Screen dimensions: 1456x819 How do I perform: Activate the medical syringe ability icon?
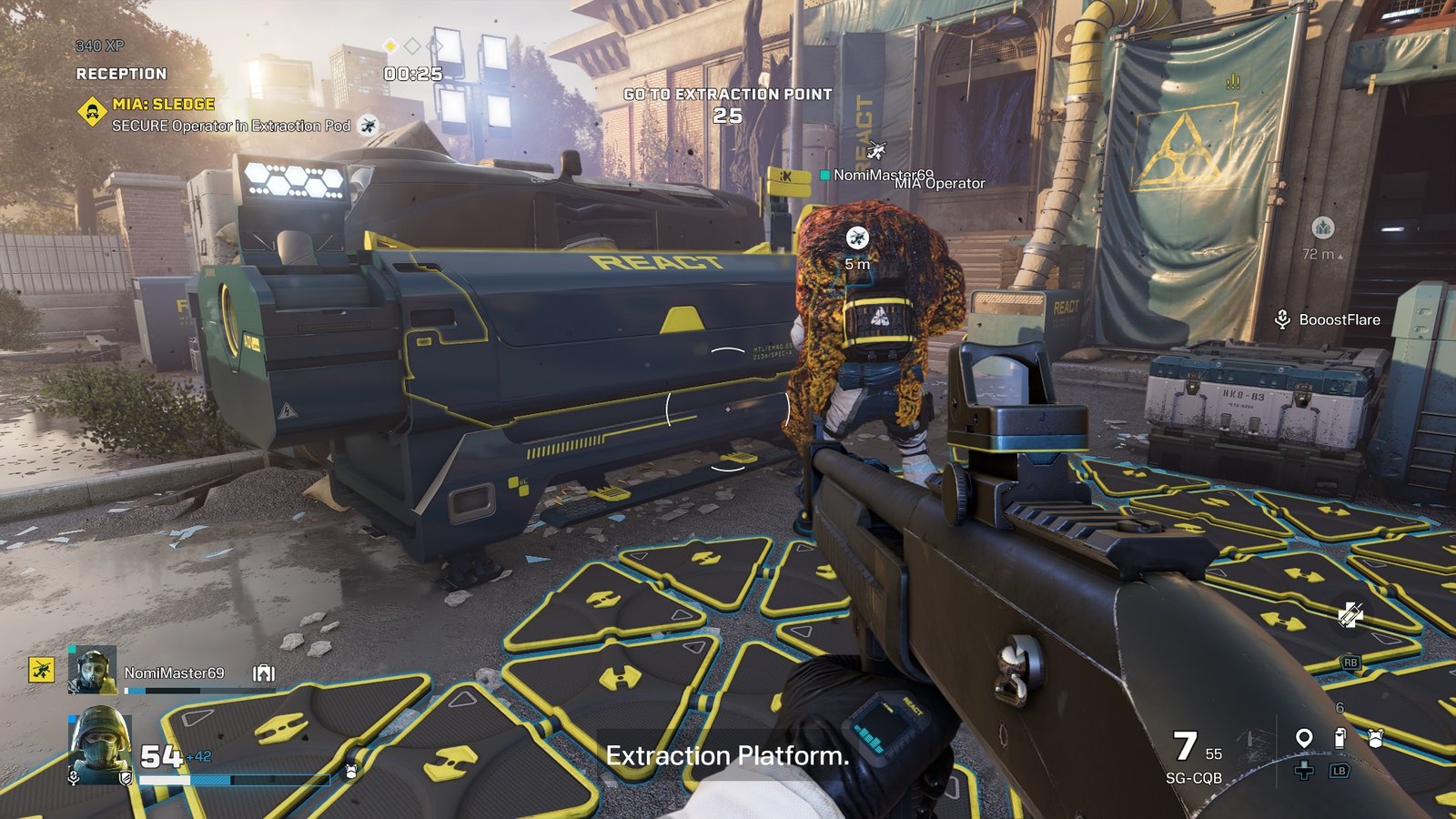[1350, 616]
